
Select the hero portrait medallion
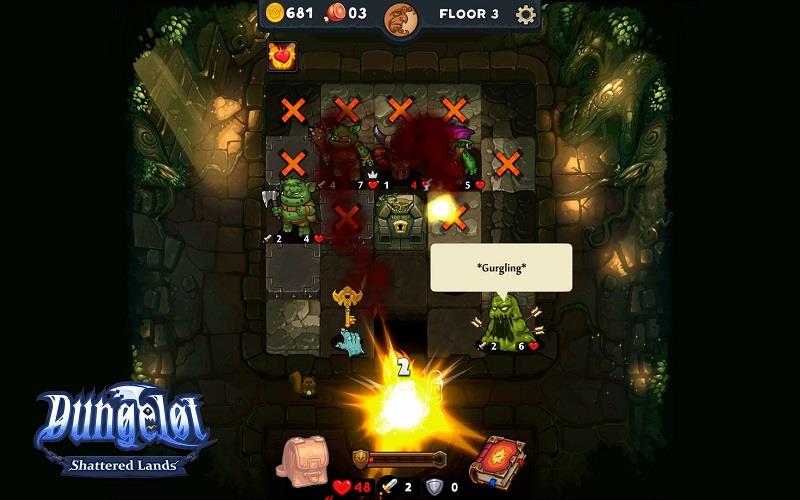[x=401, y=17]
